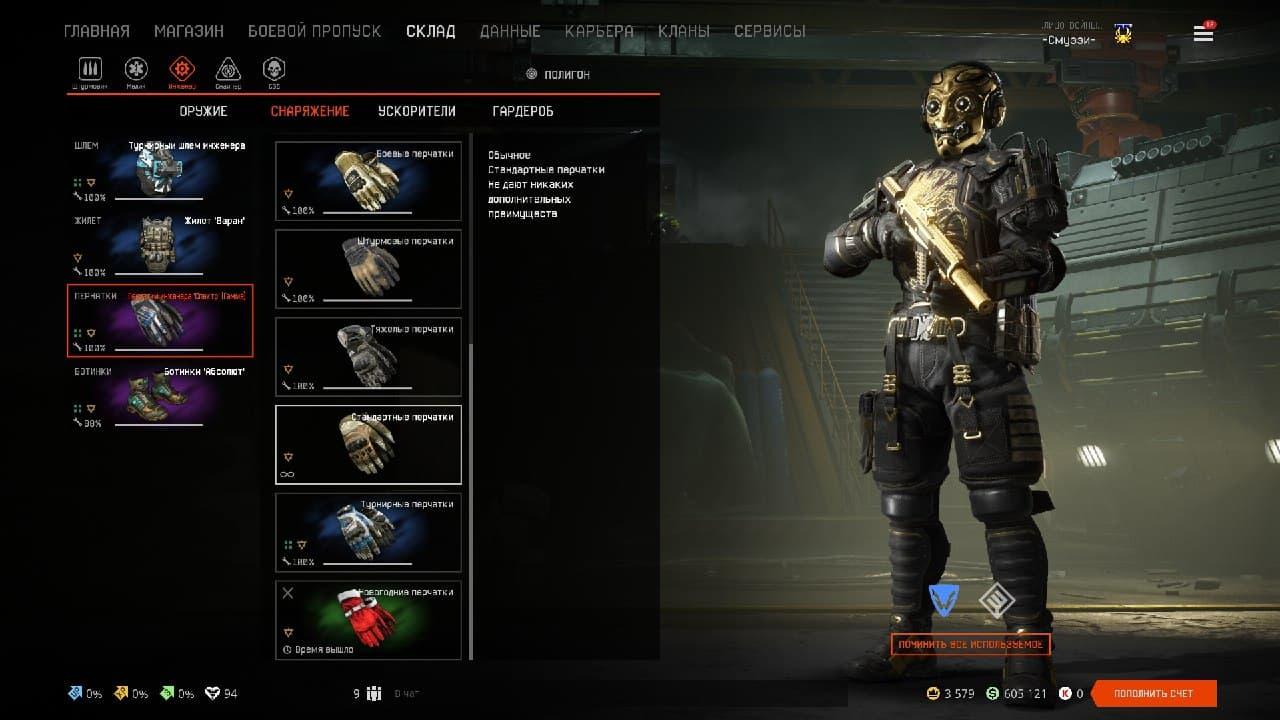Click Починить все используемое repair button

click(x=970, y=644)
